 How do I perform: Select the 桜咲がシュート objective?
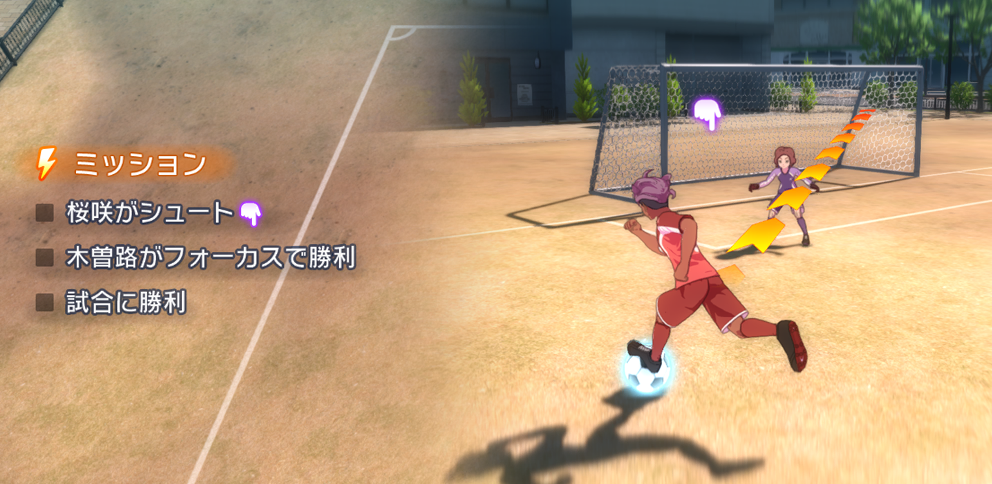[x=149, y=212]
